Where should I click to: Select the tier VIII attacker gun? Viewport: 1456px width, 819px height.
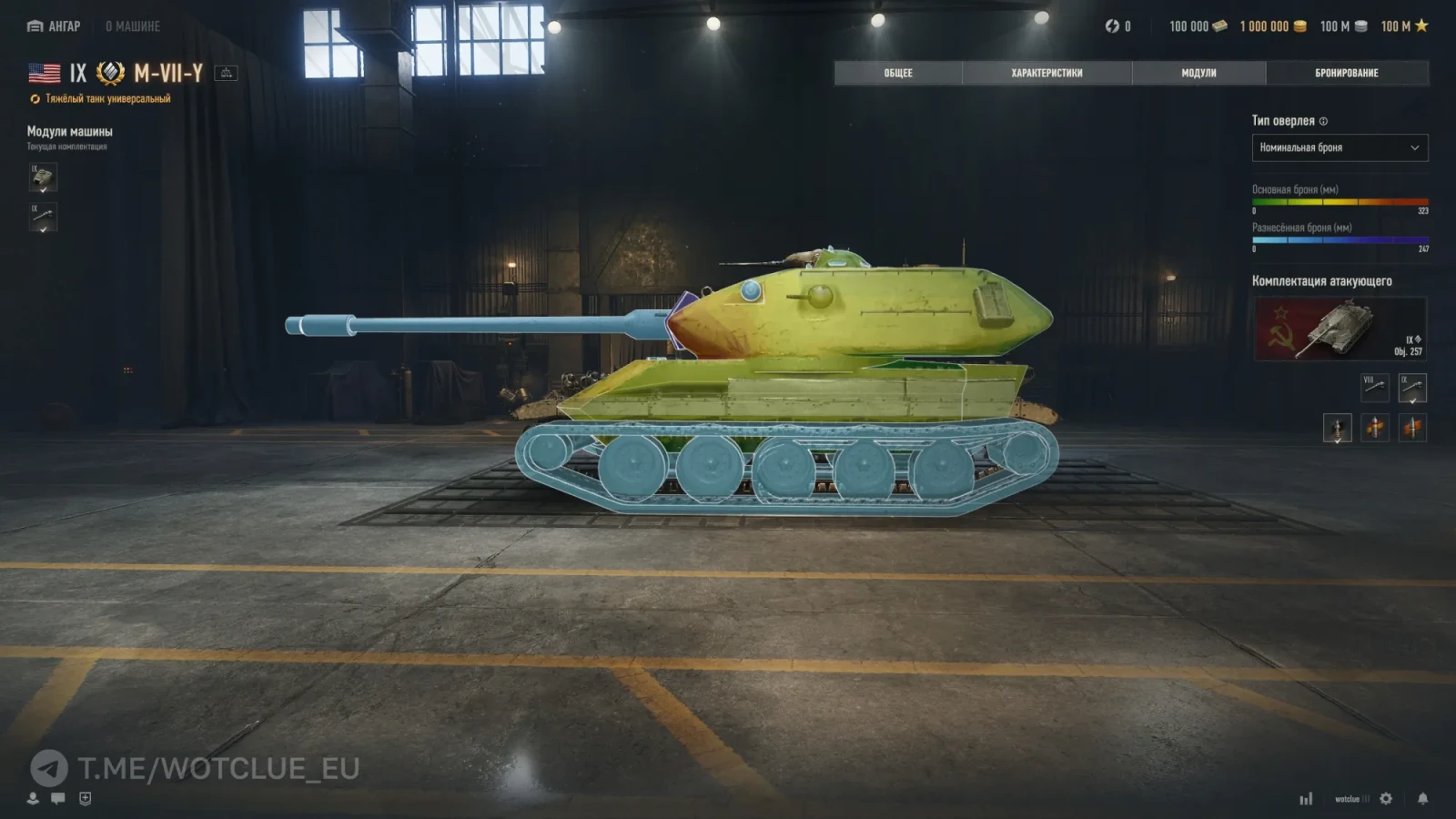pyautogui.click(x=1374, y=388)
